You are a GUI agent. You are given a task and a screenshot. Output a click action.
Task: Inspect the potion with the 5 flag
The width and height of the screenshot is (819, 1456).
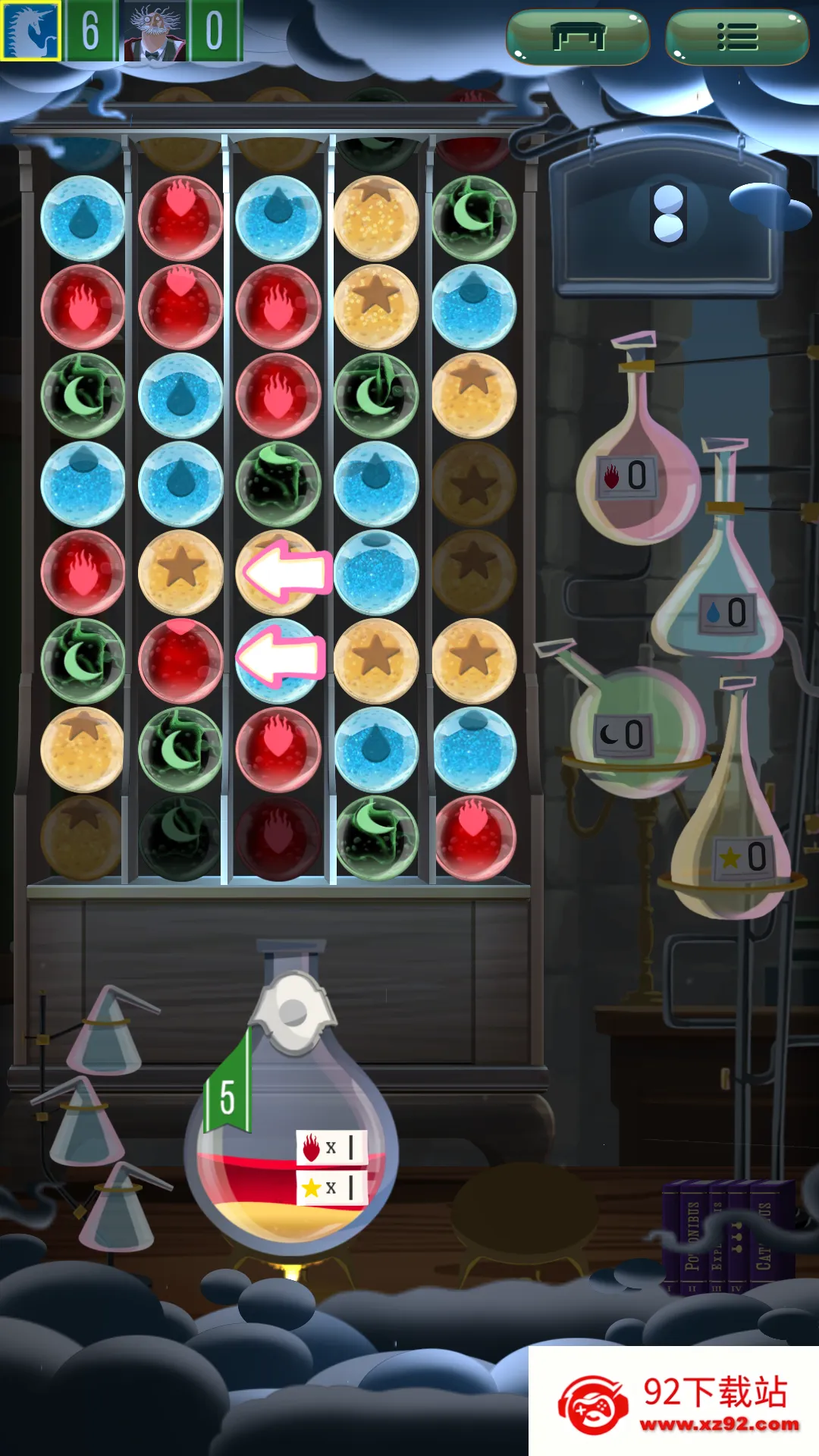click(x=290, y=1137)
